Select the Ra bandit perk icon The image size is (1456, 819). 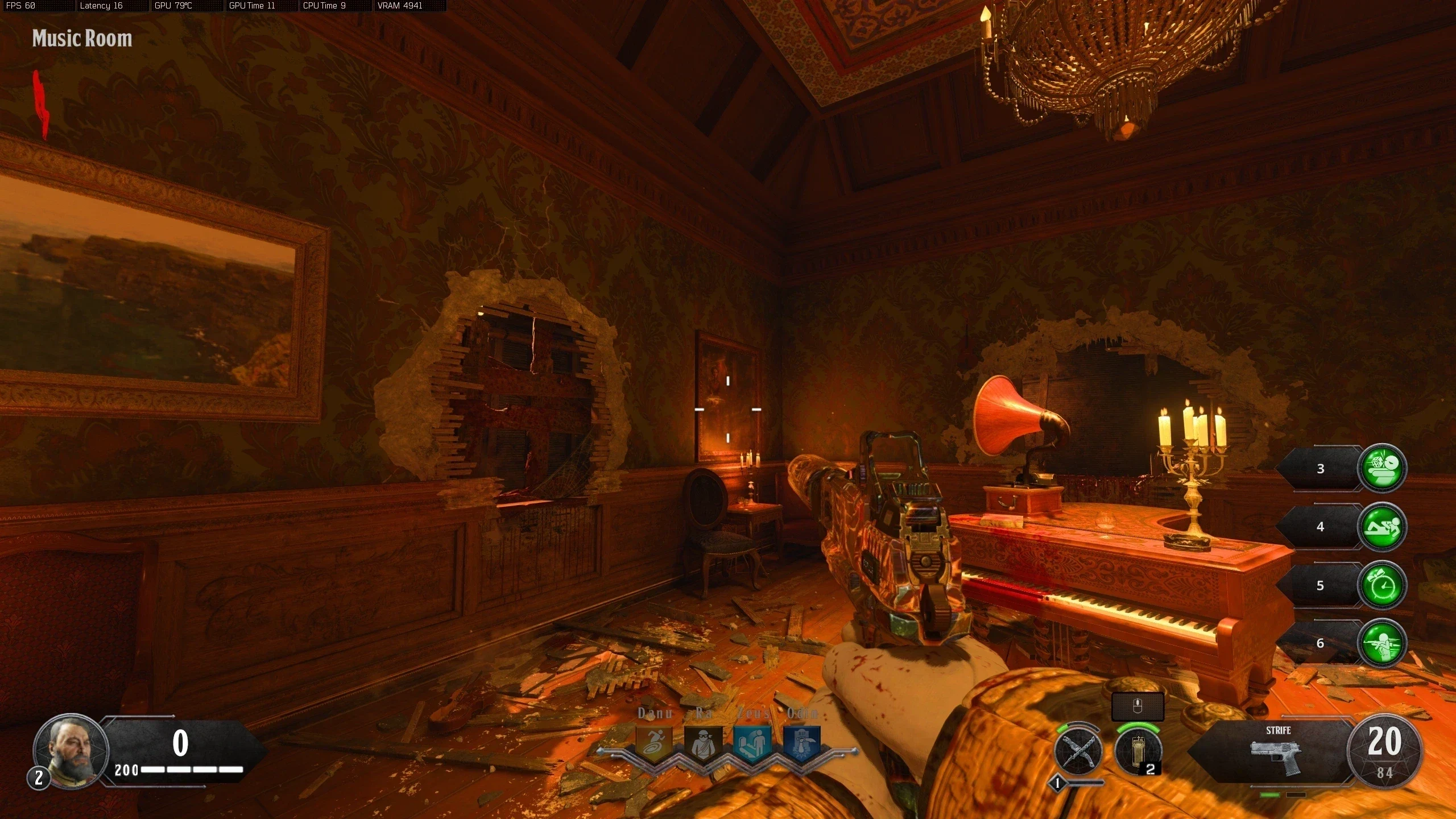click(702, 743)
